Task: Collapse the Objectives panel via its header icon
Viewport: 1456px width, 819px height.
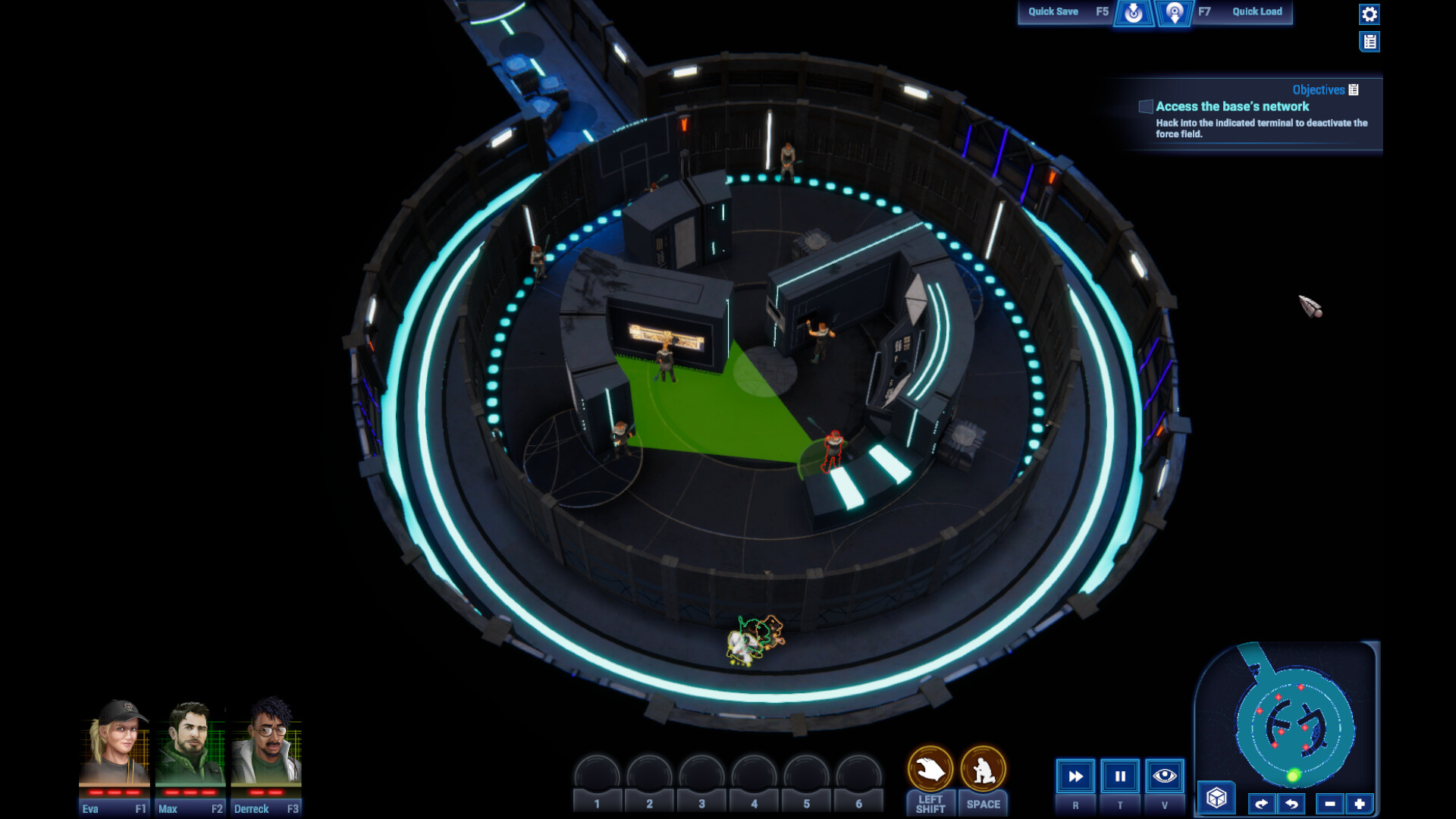Action: coord(1355,89)
